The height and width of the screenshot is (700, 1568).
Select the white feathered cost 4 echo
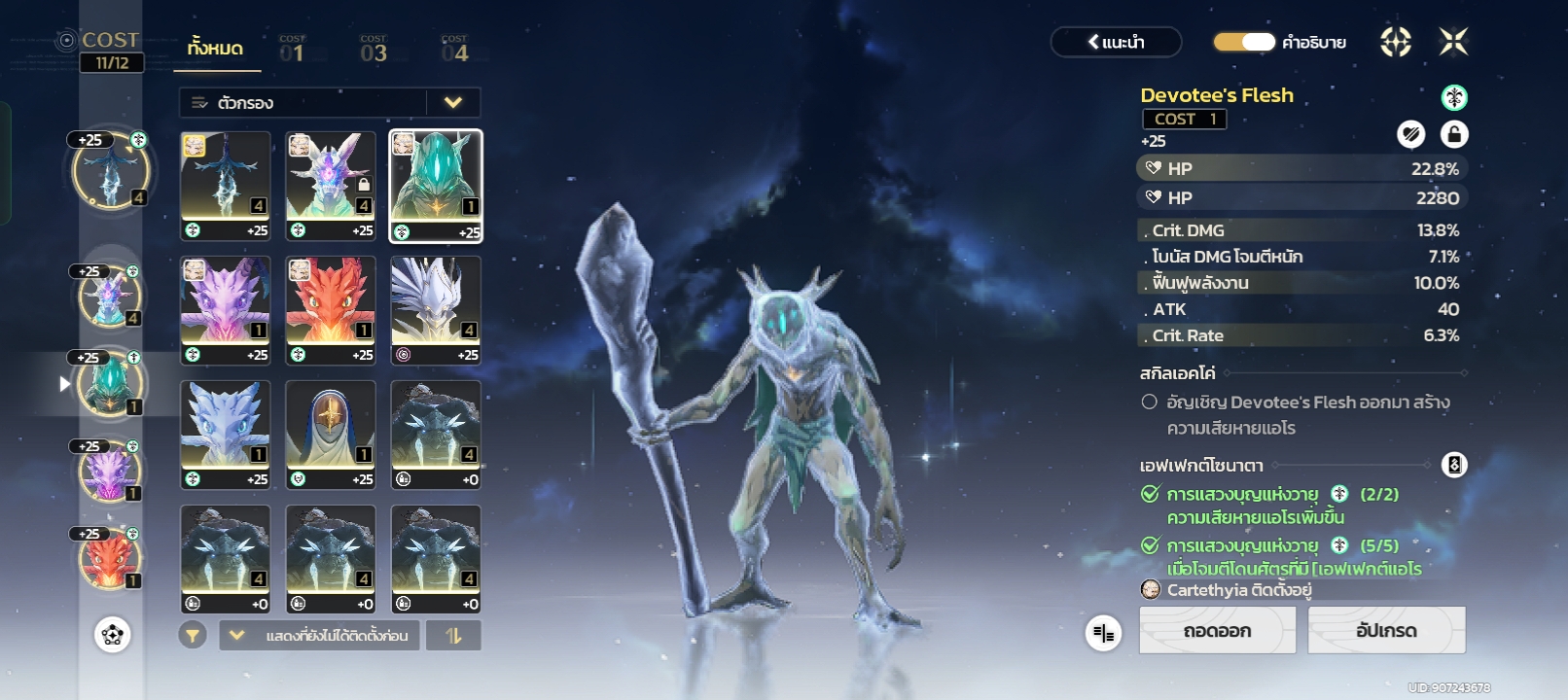click(x=436, y=309)
